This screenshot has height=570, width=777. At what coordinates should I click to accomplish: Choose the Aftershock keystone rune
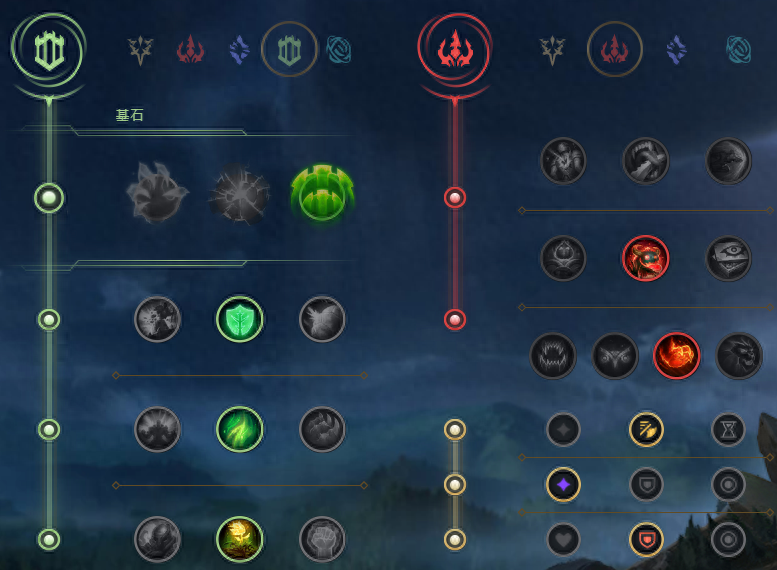[240, 193]
